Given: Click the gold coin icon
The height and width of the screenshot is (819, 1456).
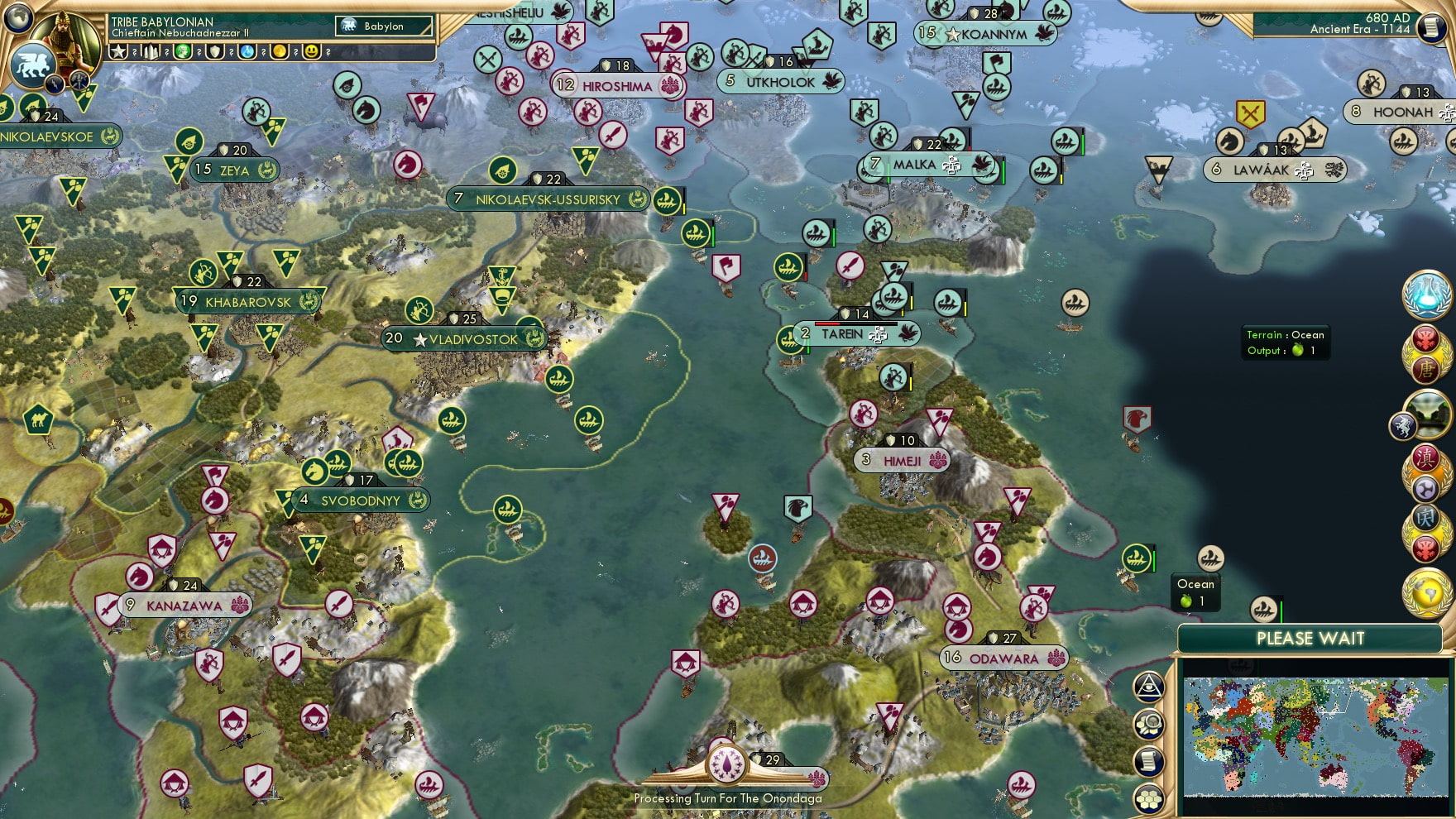Looking at the screenshot, I should [280, 52].
